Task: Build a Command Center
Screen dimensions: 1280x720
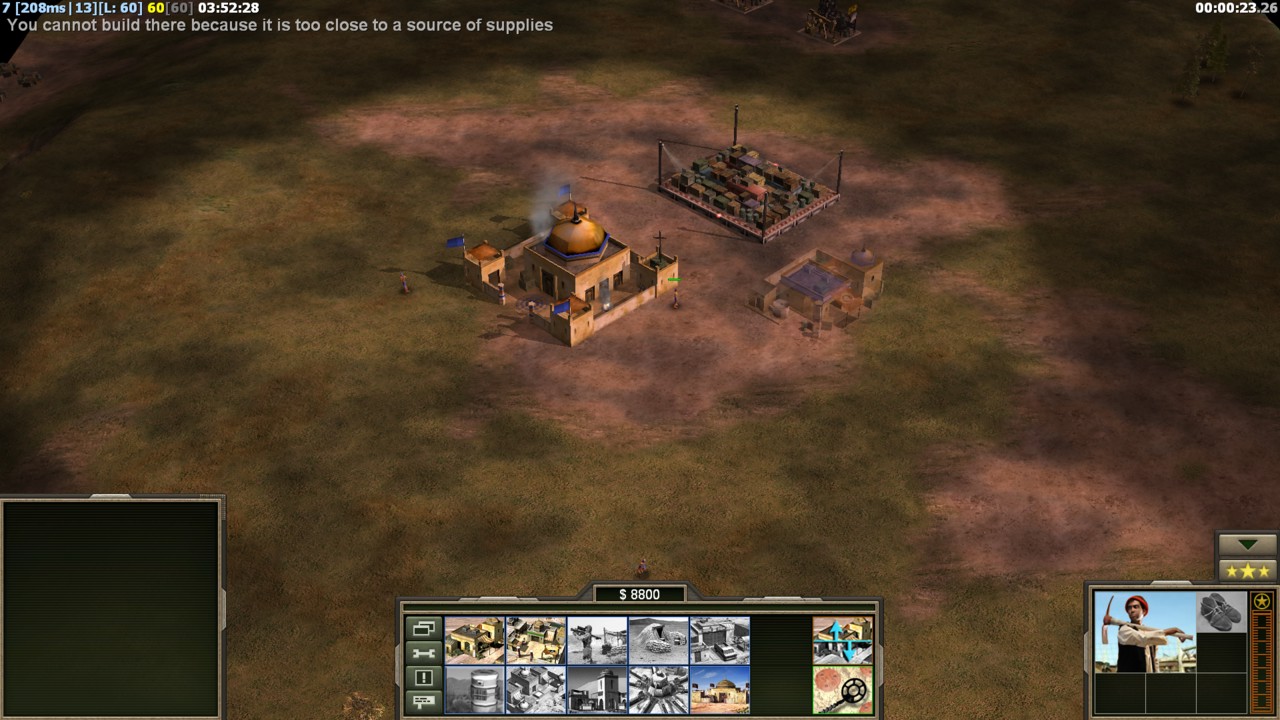Action: click(719, 689)
